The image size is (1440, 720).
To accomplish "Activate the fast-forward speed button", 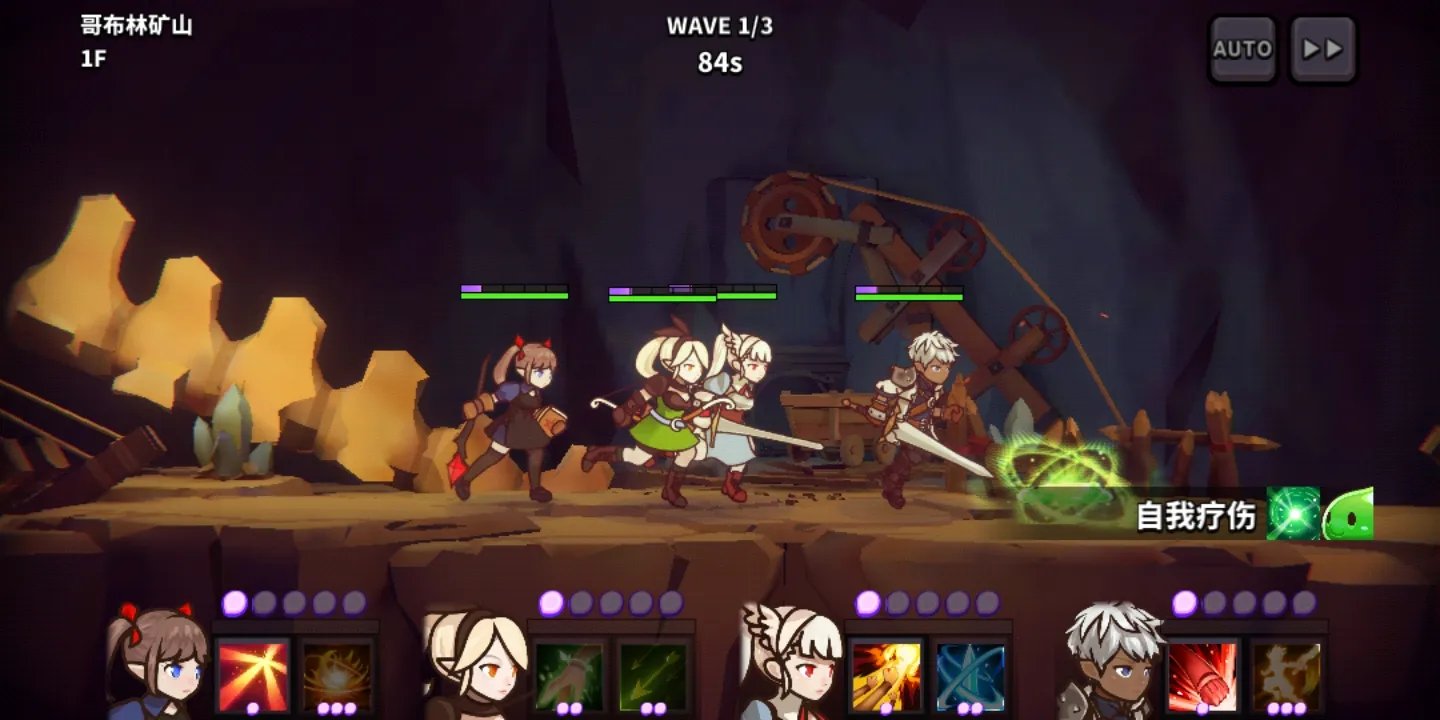I will (1322, 49).
